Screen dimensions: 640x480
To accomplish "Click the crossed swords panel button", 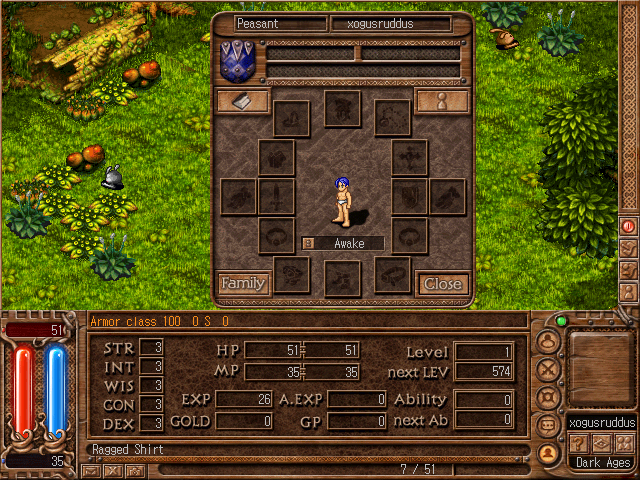I will [547, 368].
